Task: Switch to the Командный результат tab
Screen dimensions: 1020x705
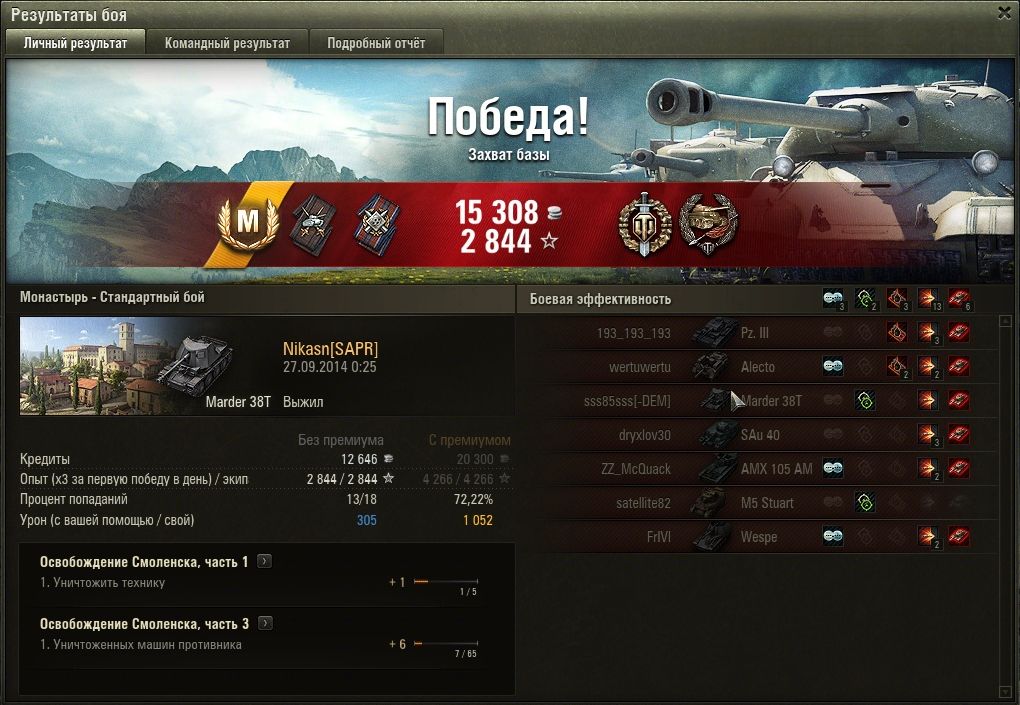Action: pyautogui.click(x=227, y=43)
